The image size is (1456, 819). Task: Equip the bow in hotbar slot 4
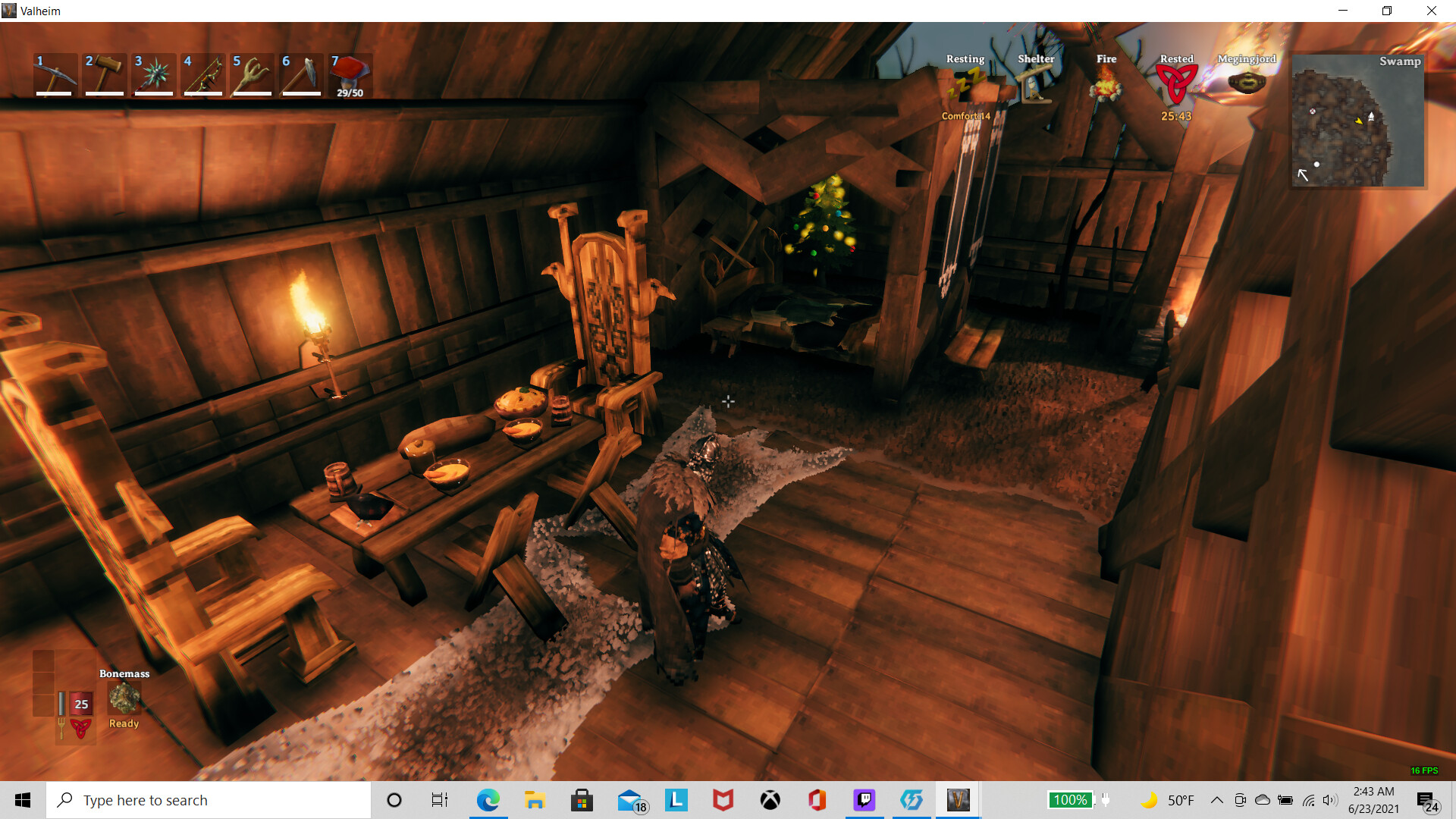tap(202, 75)
